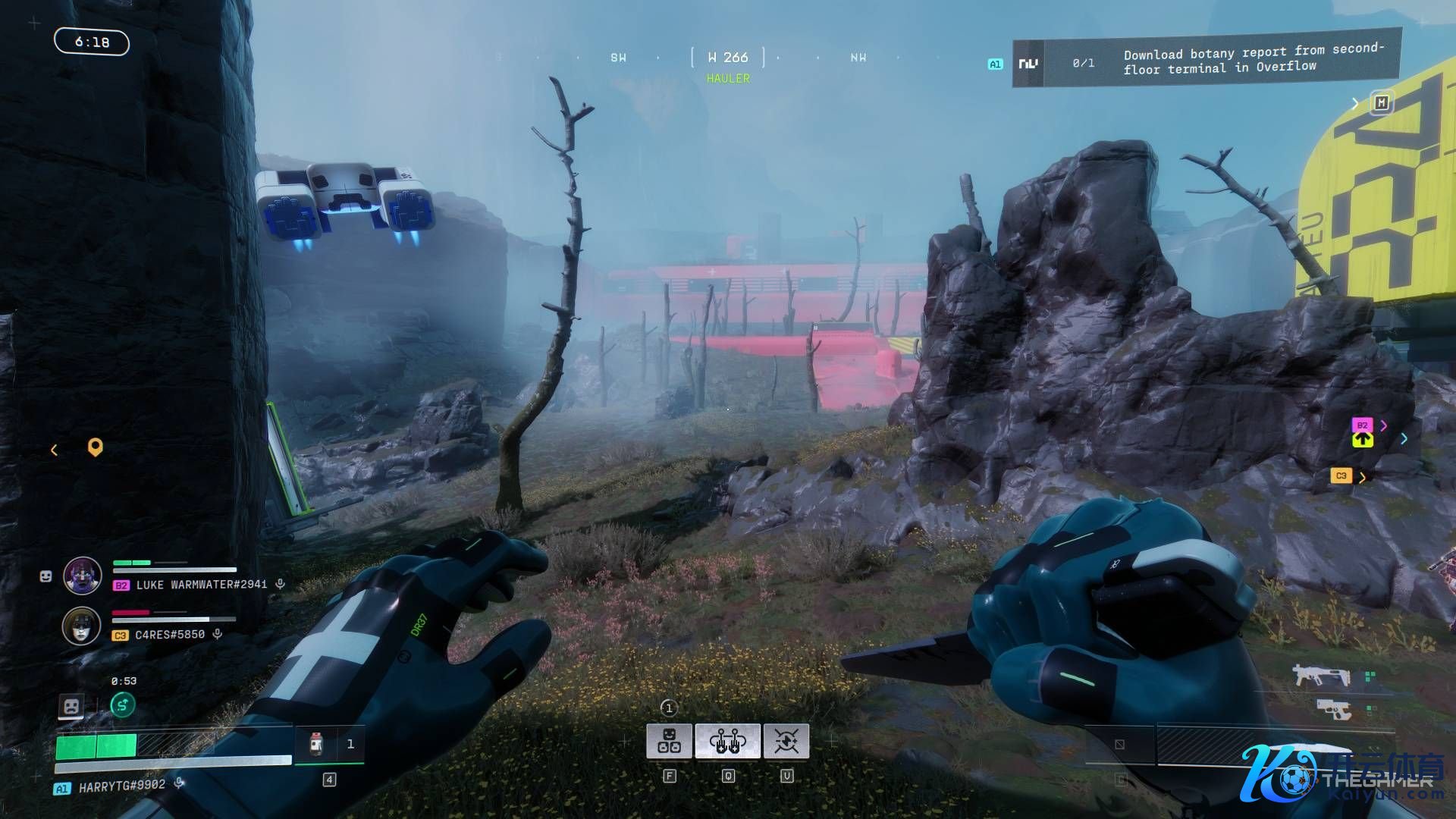
Task: Select the yellow up-arrow waypoint marker
Action: point(1362,439)
